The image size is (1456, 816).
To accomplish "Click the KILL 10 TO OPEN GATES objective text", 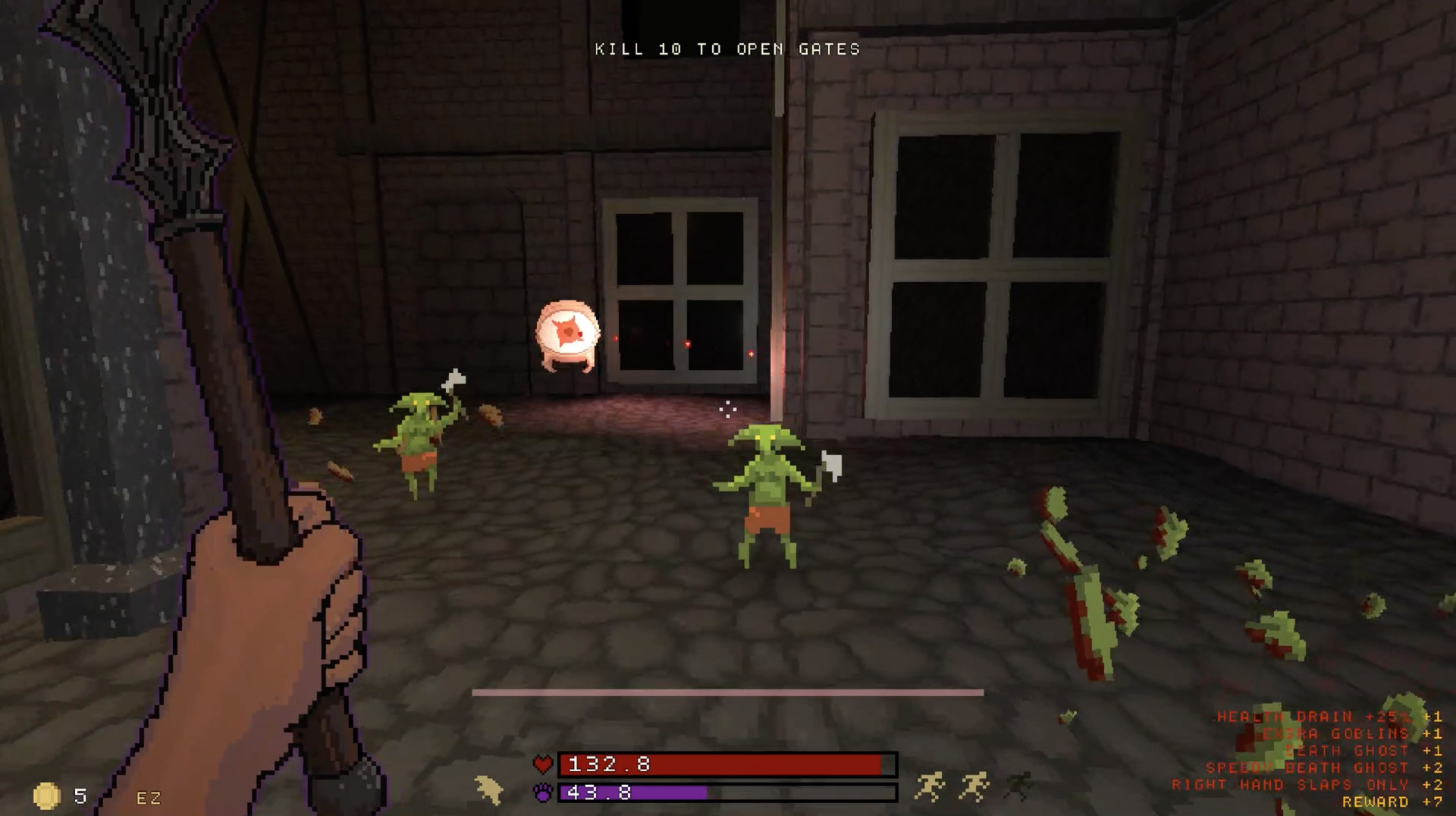I will coord(726,49).
